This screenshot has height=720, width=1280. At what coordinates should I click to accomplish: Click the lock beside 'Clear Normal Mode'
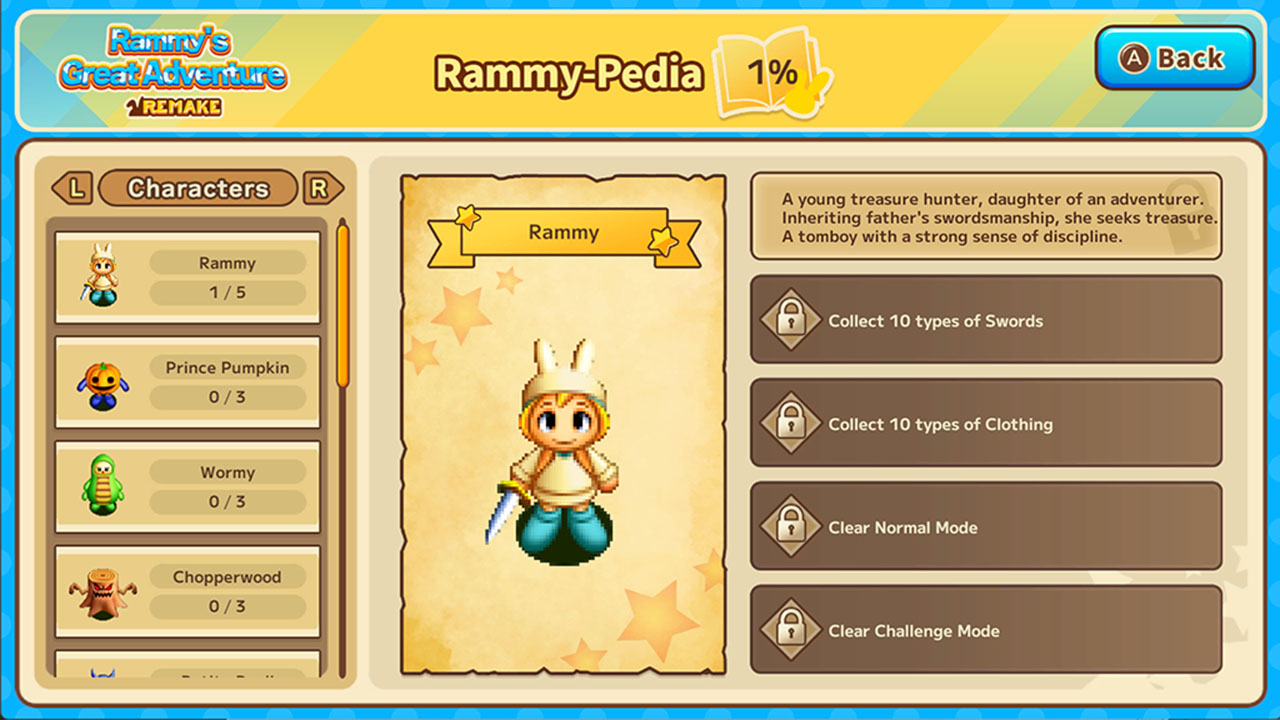coord(791,526)
